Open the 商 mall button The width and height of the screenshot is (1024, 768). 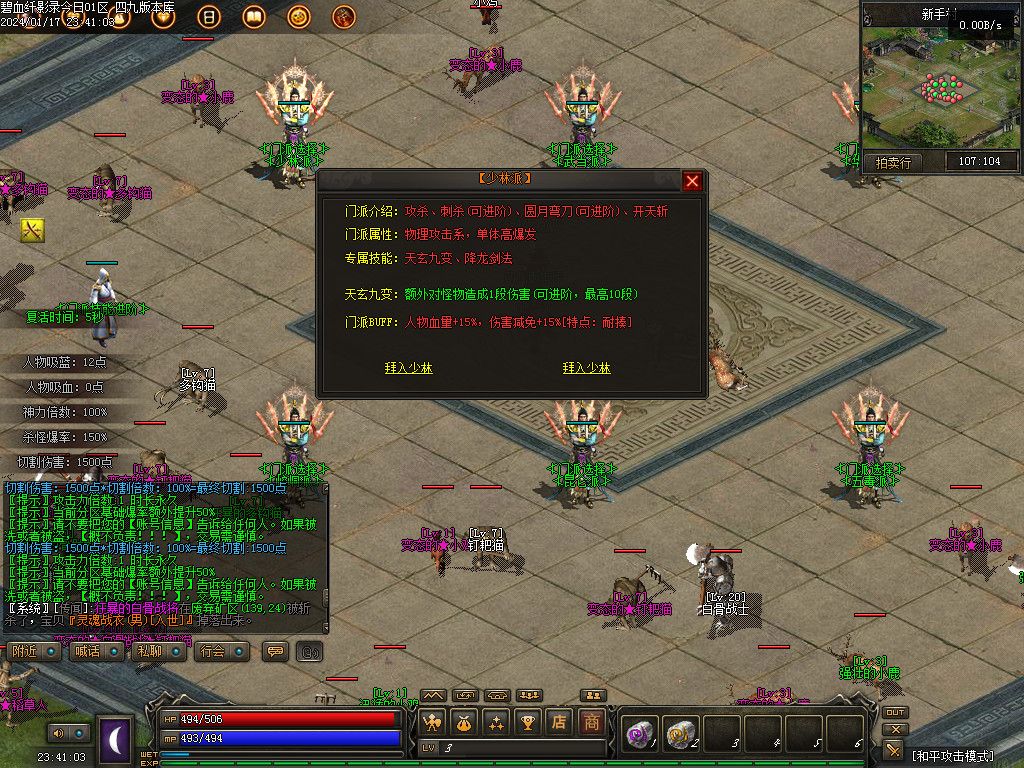pyautogui.click(x=592, y=722)
